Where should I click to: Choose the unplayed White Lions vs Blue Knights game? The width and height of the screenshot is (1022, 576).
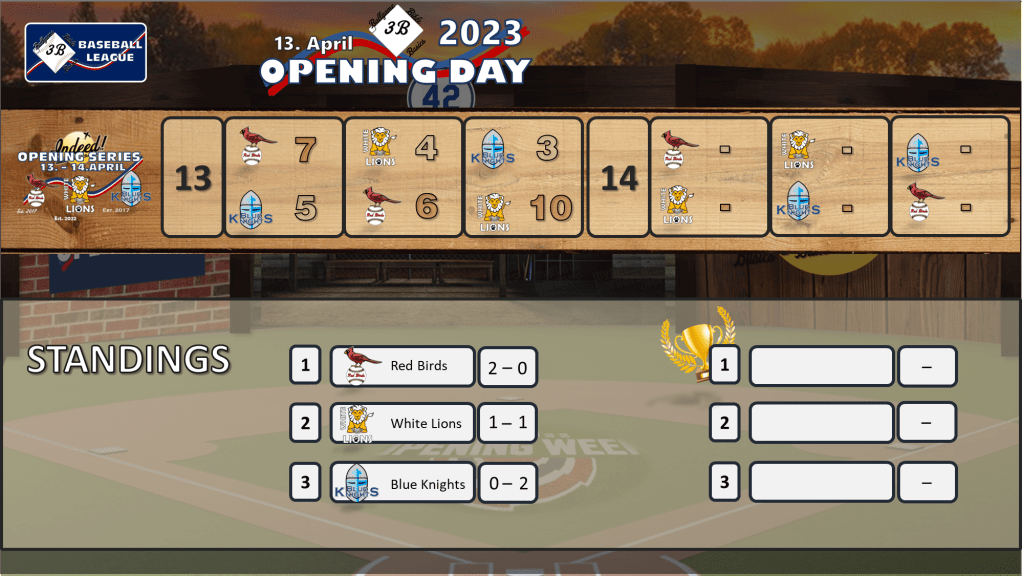(x=829, y=178)
